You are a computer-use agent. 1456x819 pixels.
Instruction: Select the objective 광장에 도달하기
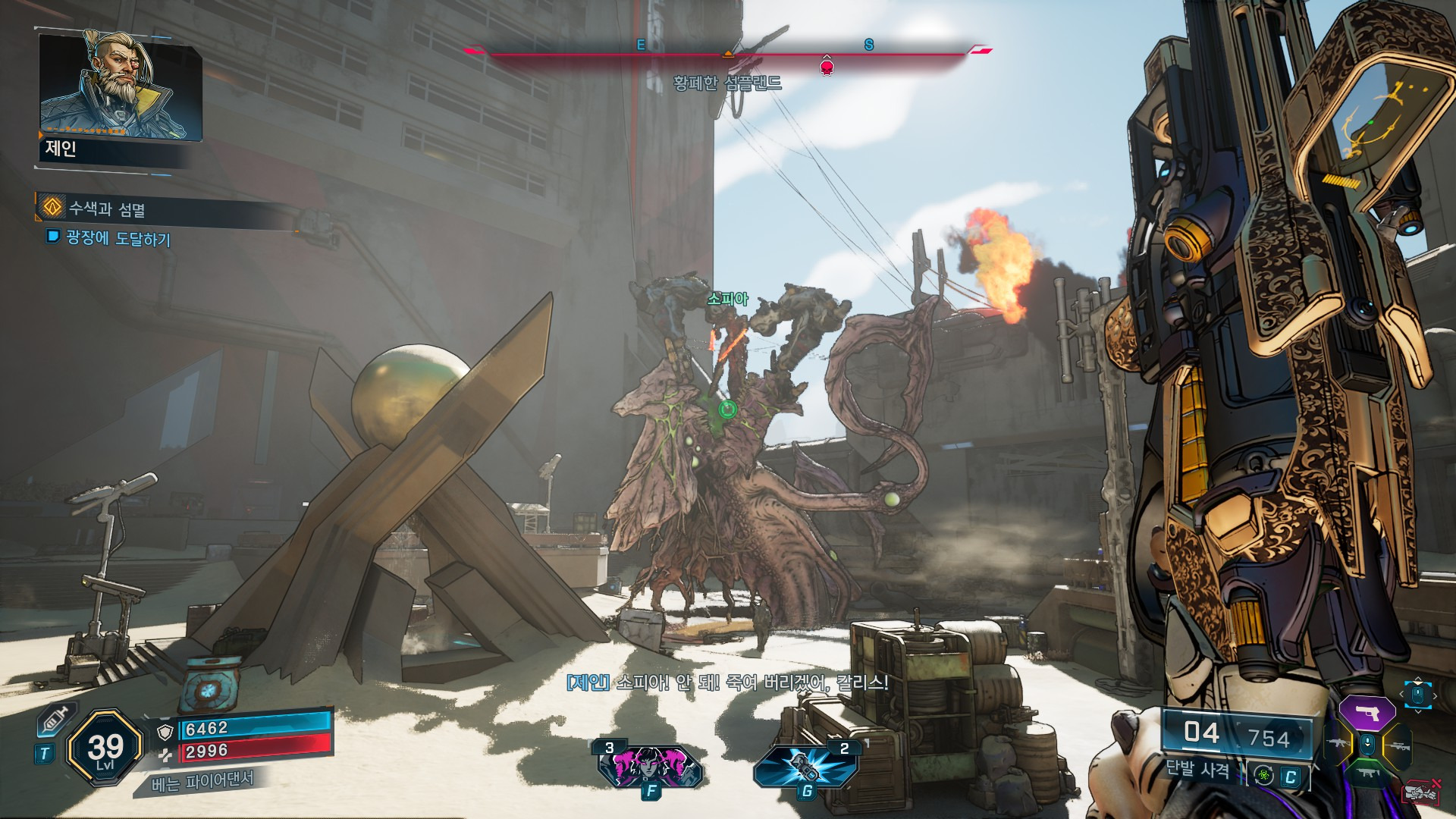point(118,238)
